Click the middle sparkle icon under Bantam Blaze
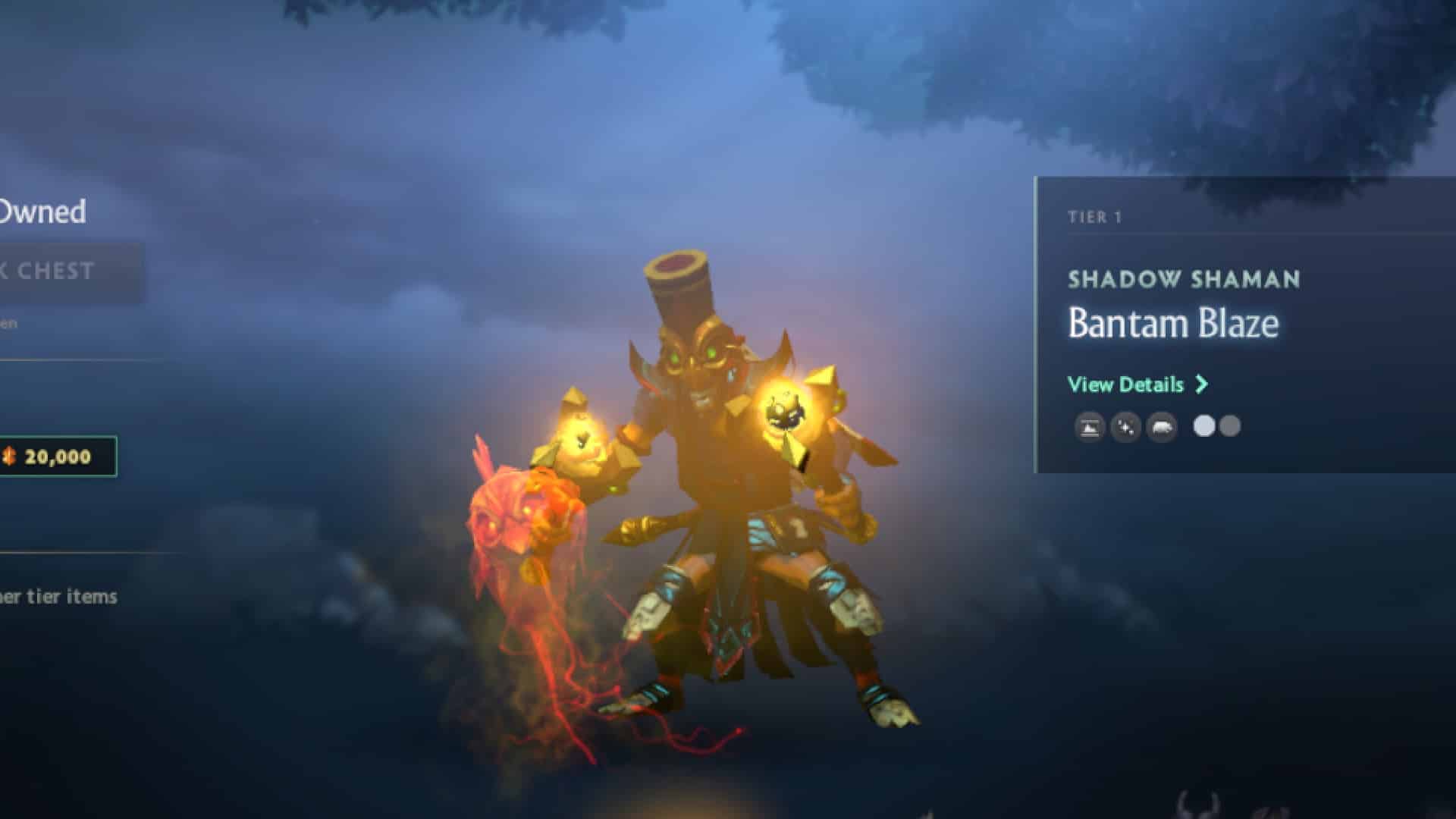 (x=1125, y=427)
